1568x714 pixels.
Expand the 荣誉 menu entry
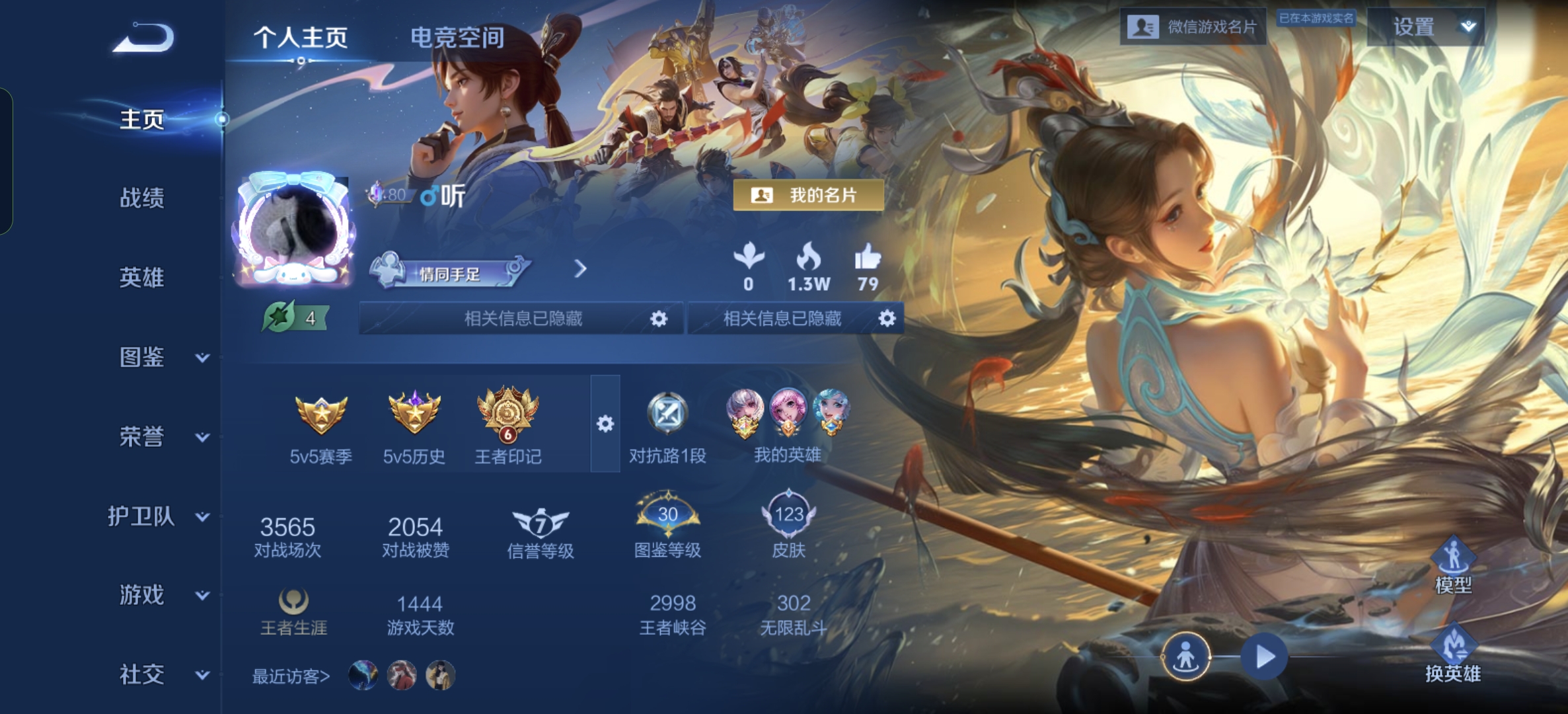point(163,437)
